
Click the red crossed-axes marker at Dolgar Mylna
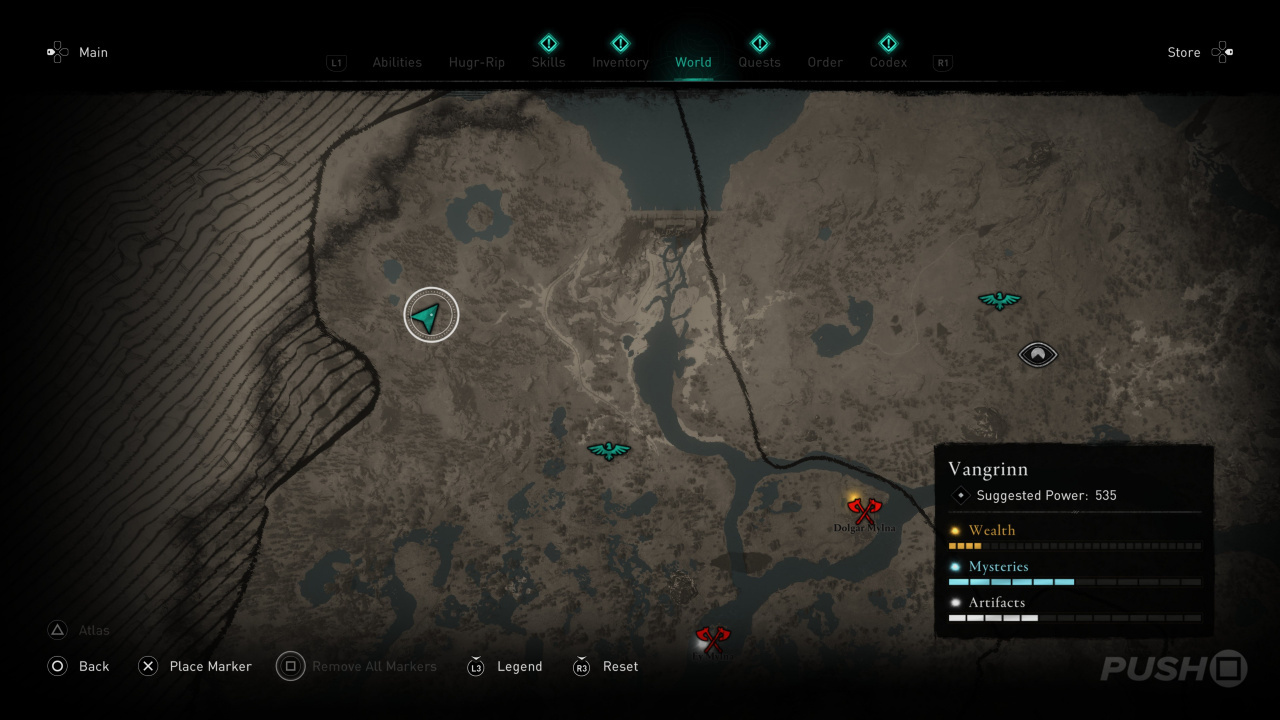tap(863, 511)
